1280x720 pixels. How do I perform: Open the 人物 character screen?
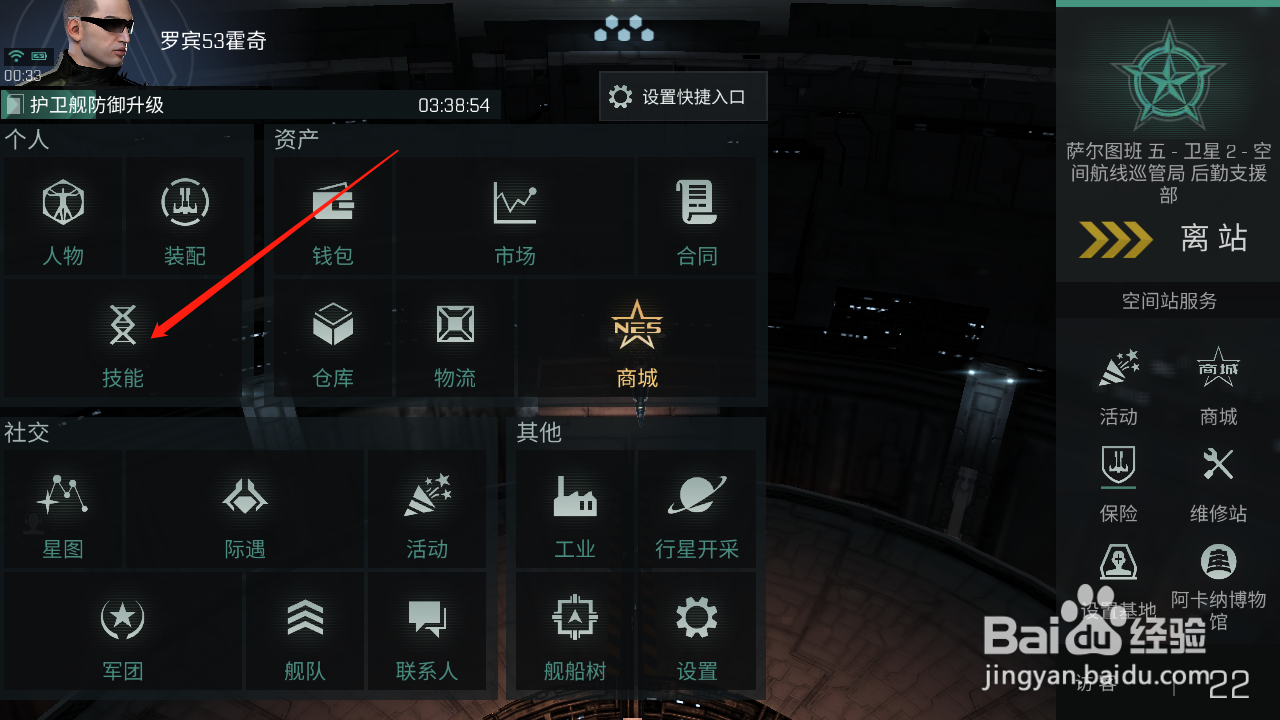point(62,217)
